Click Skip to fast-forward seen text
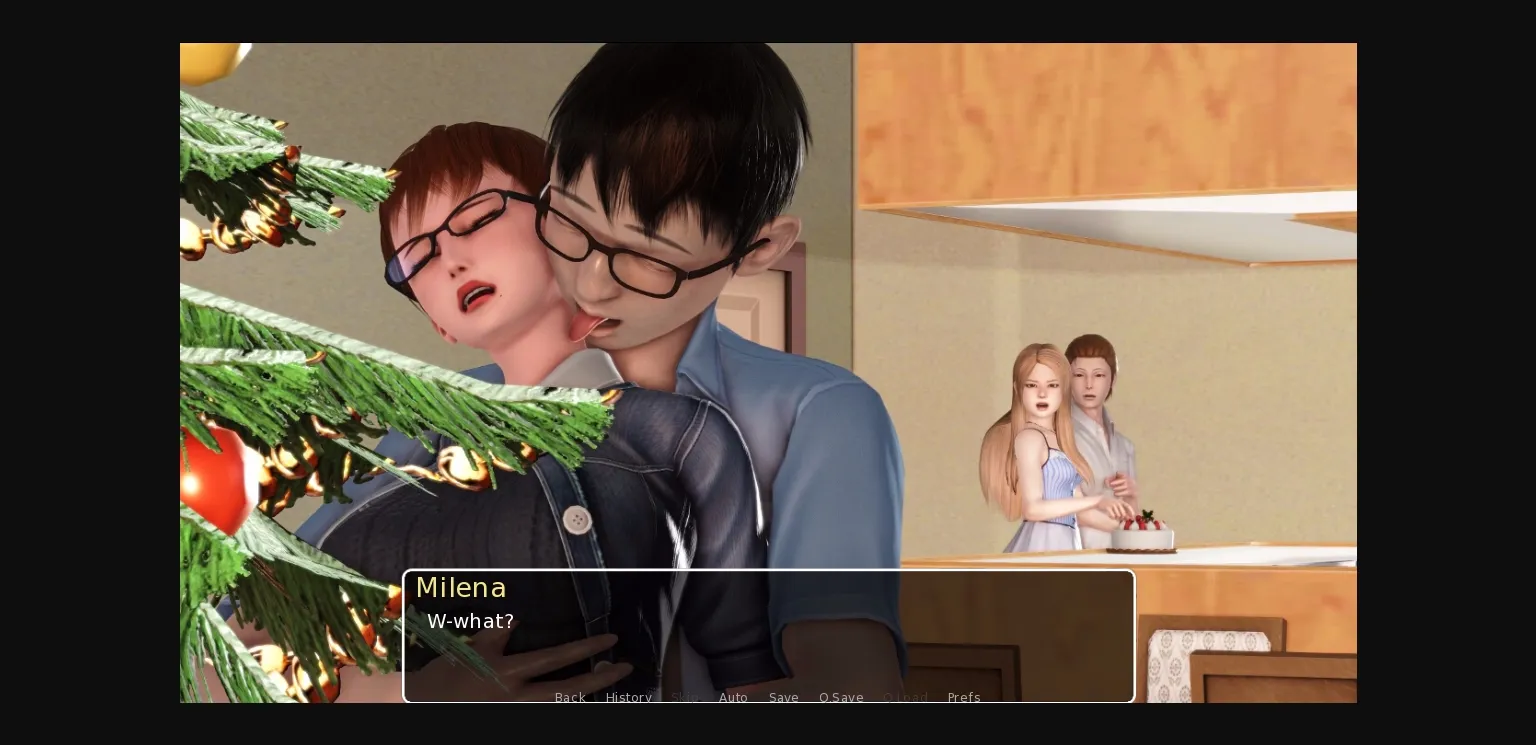The image size is (1536, 745). pyautogui.click(x=685, y=697)
